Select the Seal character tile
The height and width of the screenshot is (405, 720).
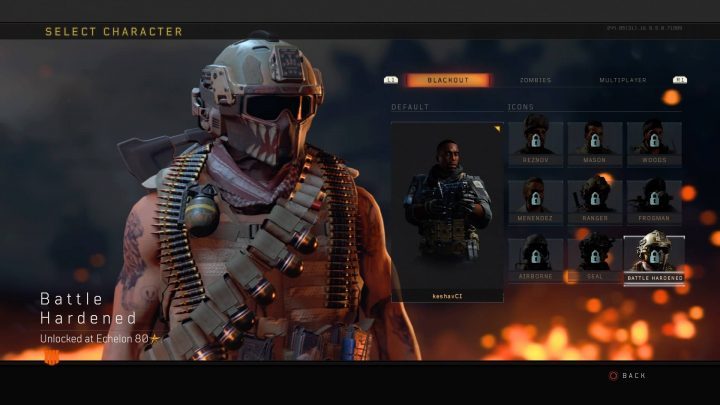click(x=595, y=260)
